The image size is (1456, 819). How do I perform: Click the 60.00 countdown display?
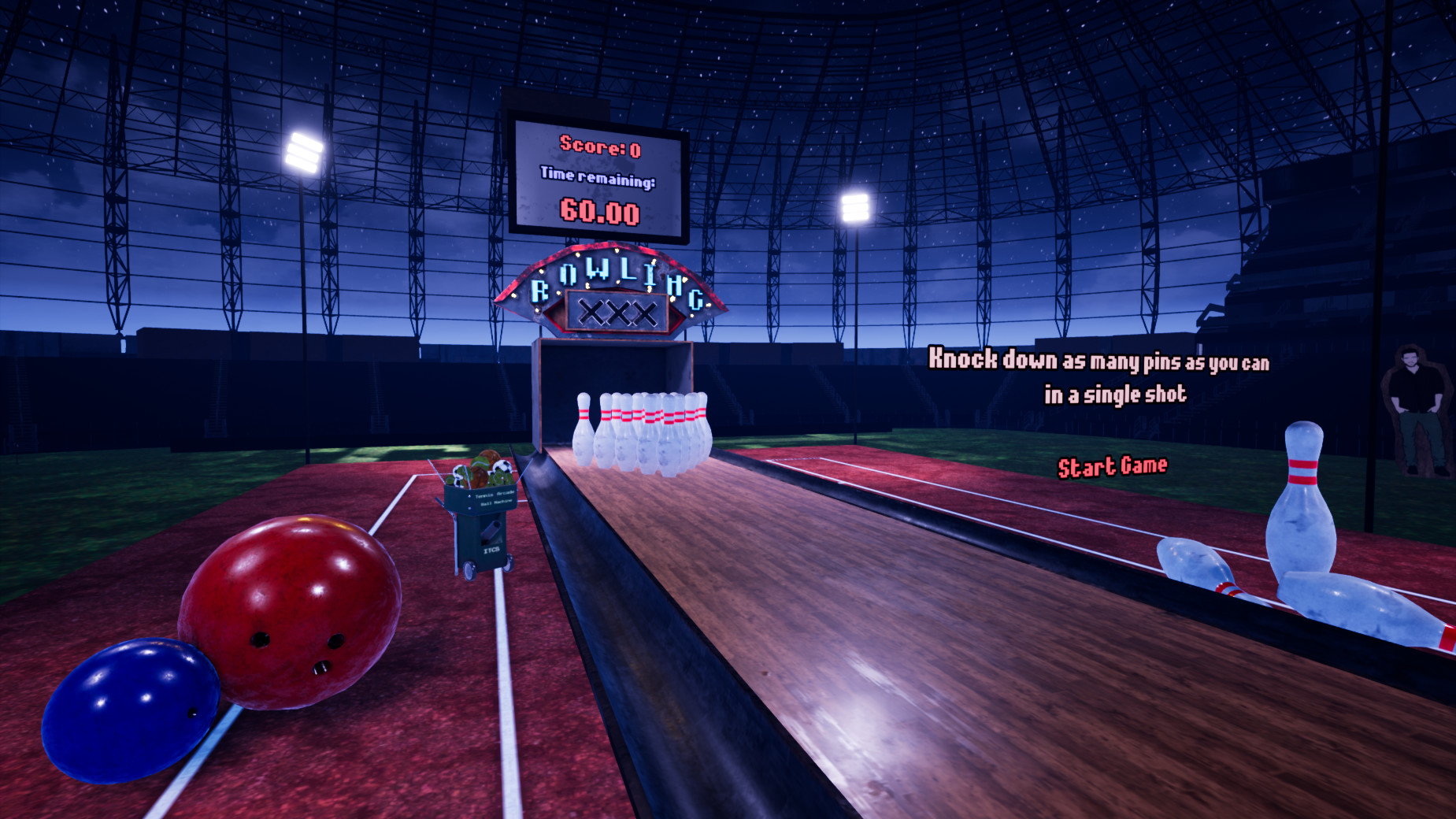[x=601, y=211]
